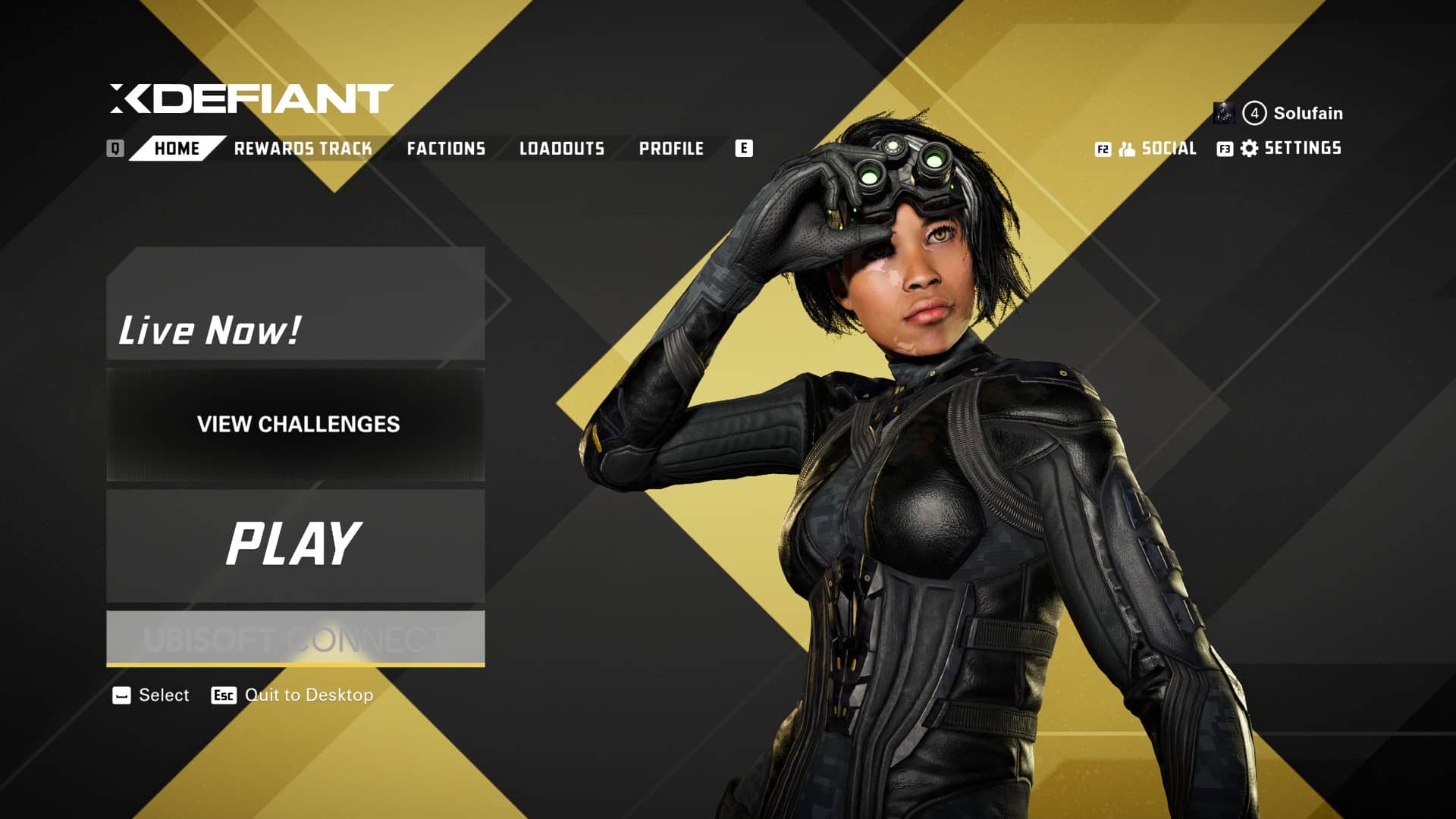1456x819 pixels.
Task: Click the XDefiant logo
Action: click(250, 97)
